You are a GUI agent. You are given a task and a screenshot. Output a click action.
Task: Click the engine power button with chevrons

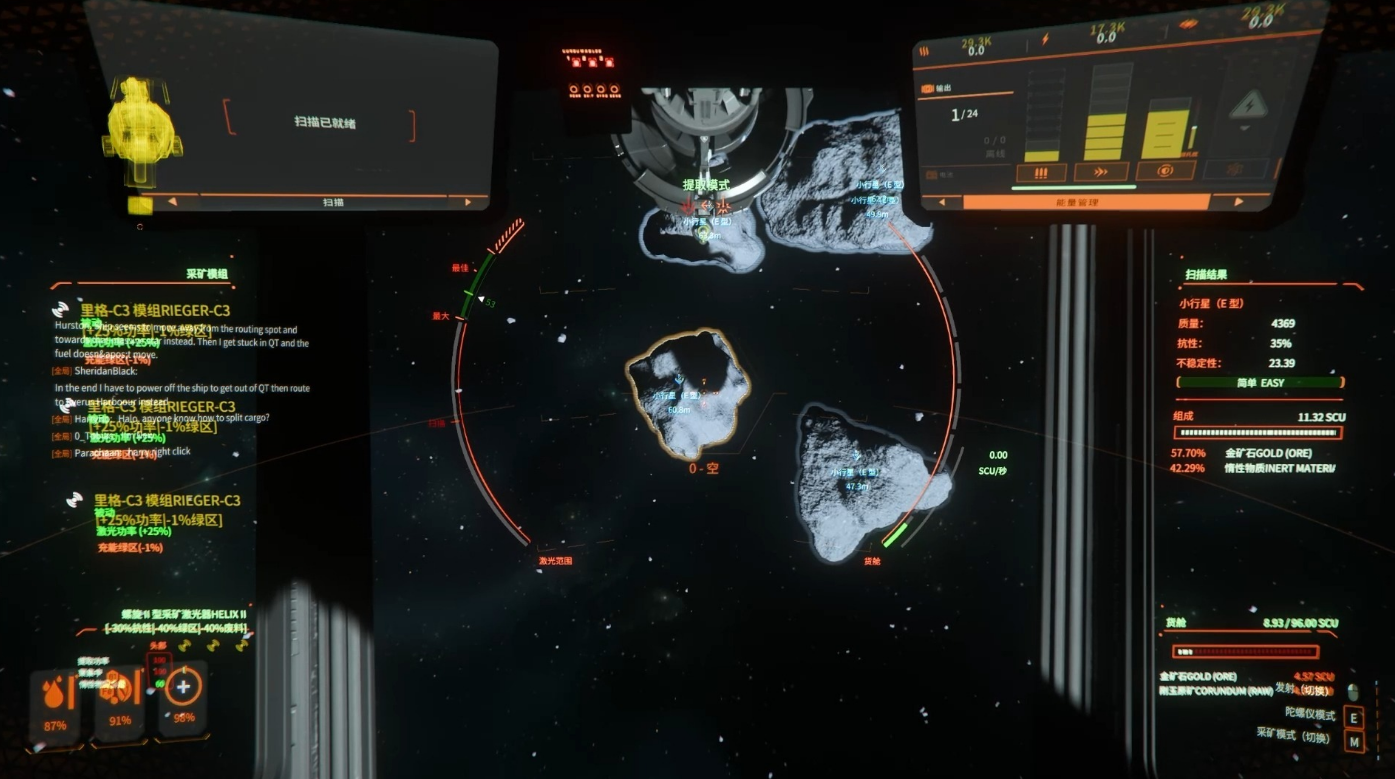(x=1101, y=172)
